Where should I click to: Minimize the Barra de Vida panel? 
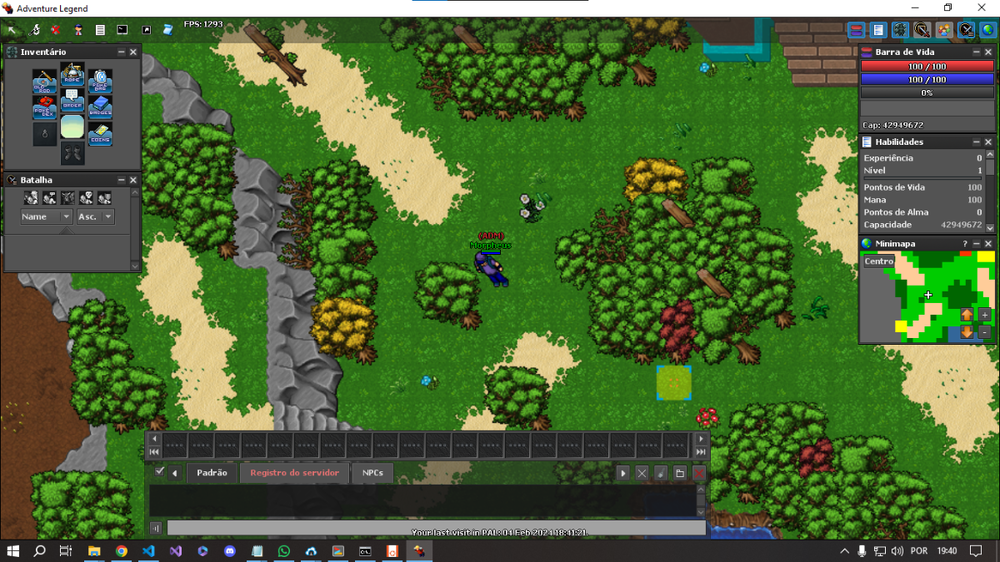(976, 52)
